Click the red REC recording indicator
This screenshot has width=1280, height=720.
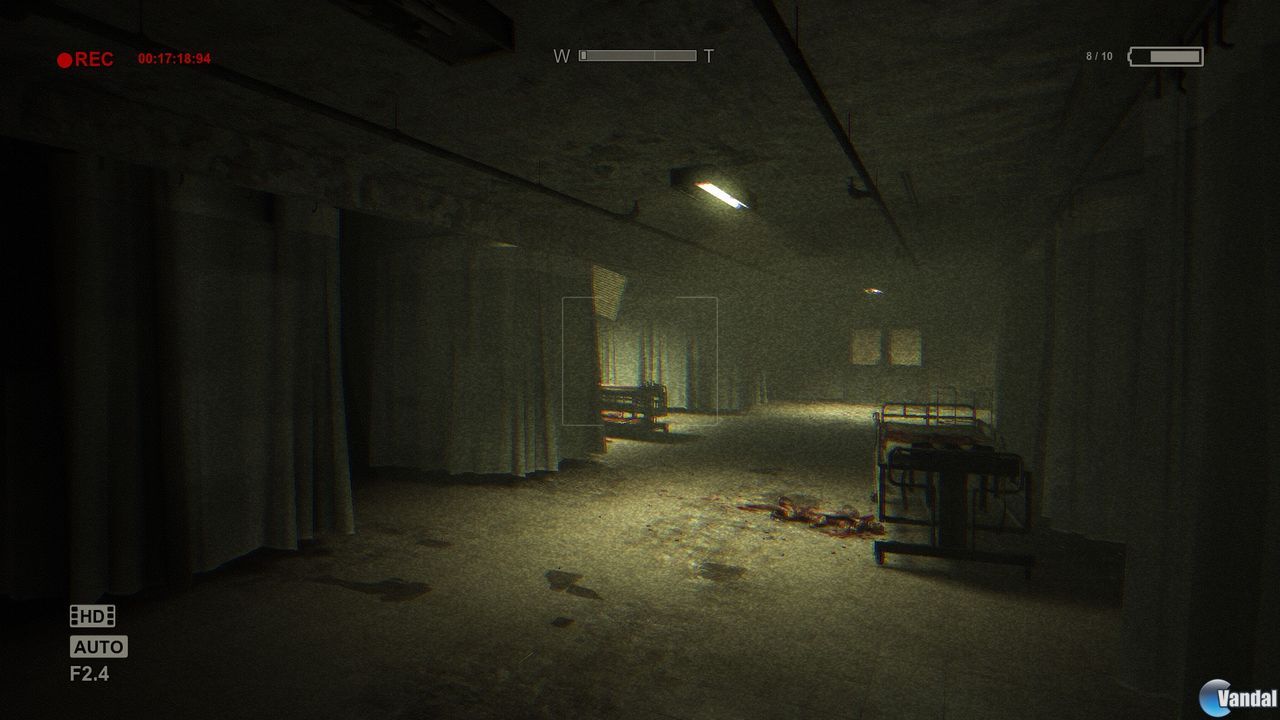(80, 57)
